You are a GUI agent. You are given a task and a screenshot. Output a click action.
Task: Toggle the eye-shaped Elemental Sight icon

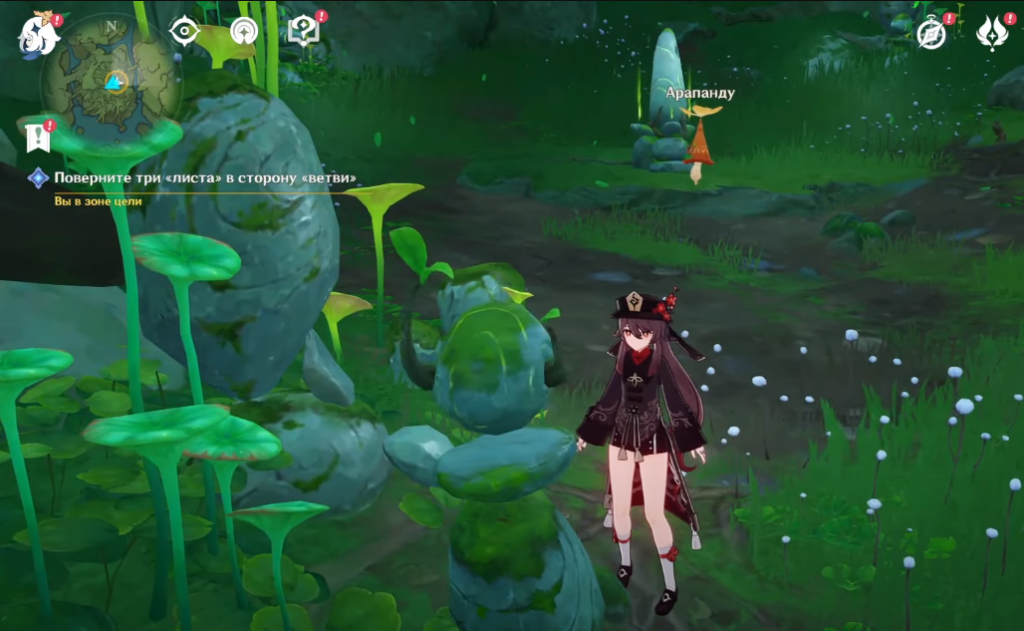[x=184, y=32]
